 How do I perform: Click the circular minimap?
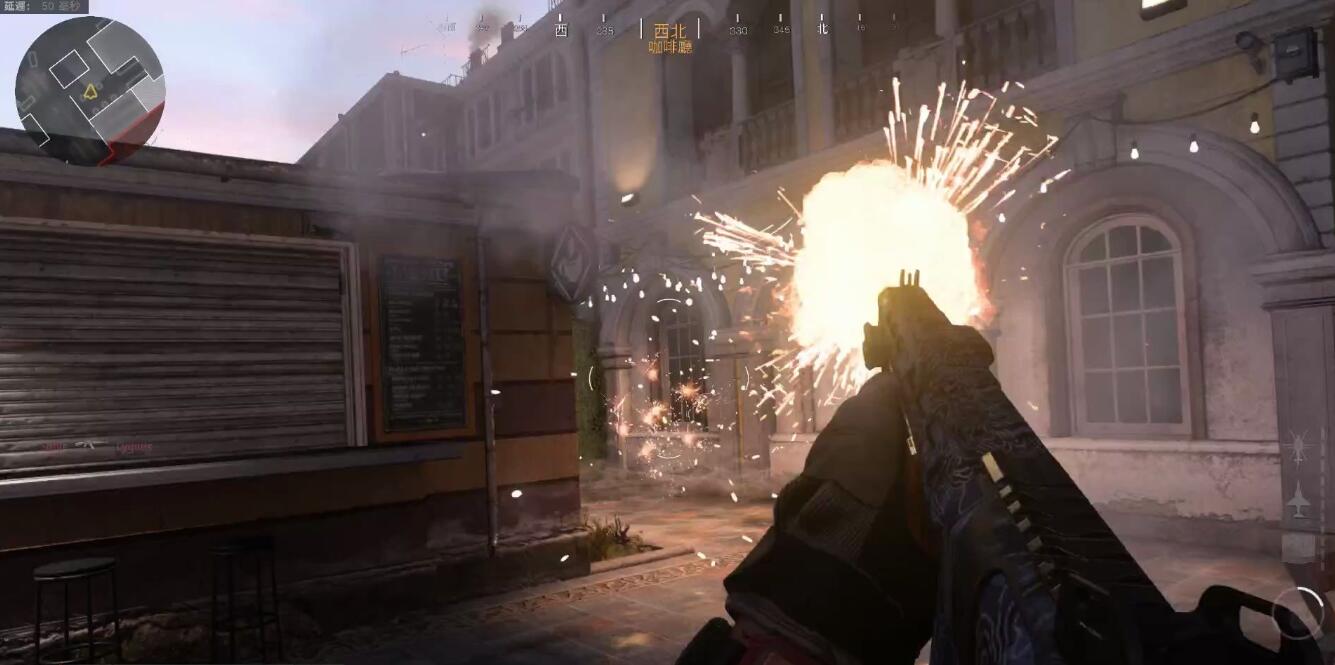coord(90,90)
